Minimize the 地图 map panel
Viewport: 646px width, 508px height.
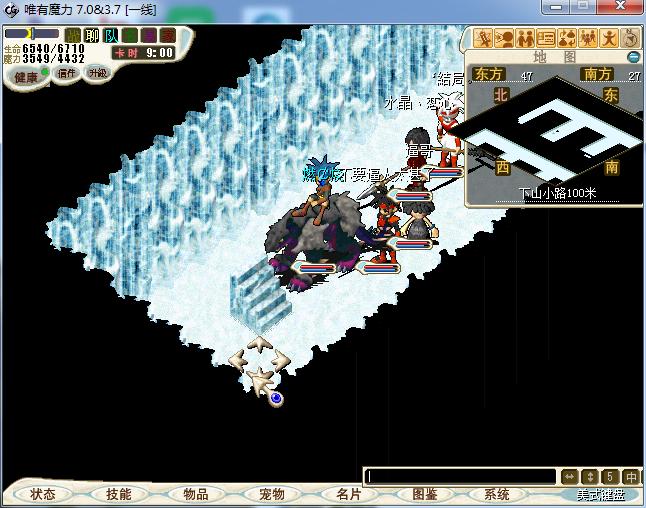tap(633, 57)
